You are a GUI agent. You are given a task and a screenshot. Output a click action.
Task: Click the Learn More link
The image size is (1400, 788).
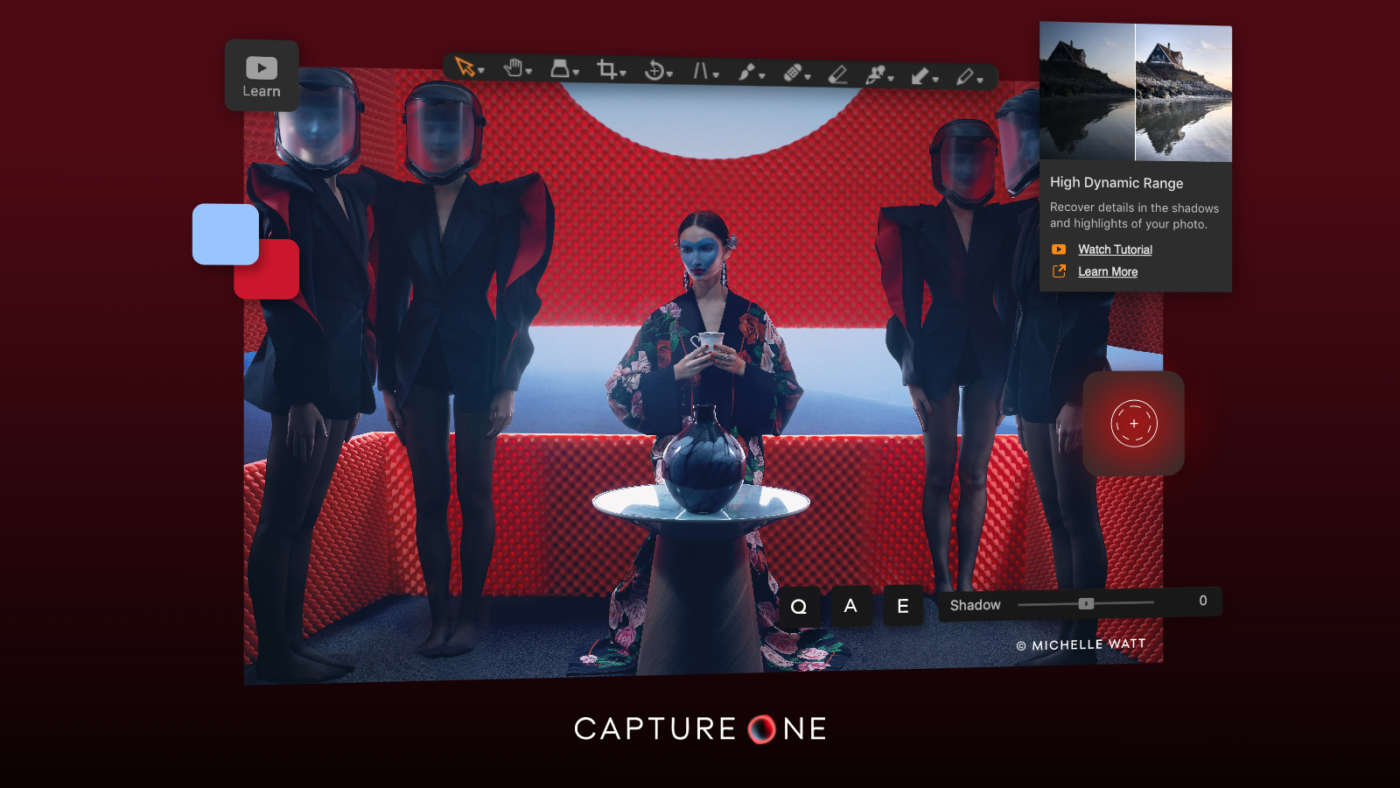coord(1106,271)
